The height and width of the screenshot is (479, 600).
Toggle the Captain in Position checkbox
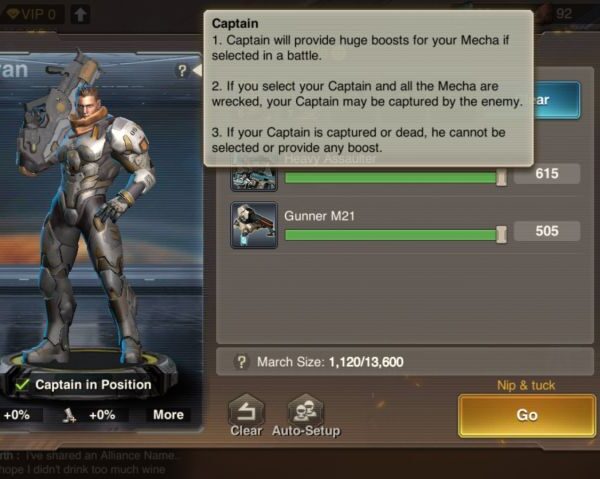[22, 384]
